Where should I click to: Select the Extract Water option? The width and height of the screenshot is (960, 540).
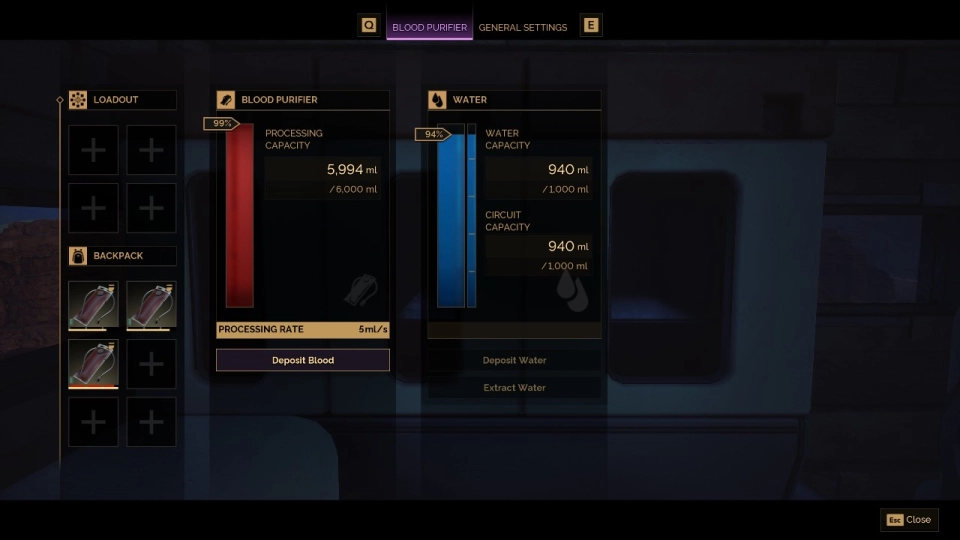tap(514, 387)
